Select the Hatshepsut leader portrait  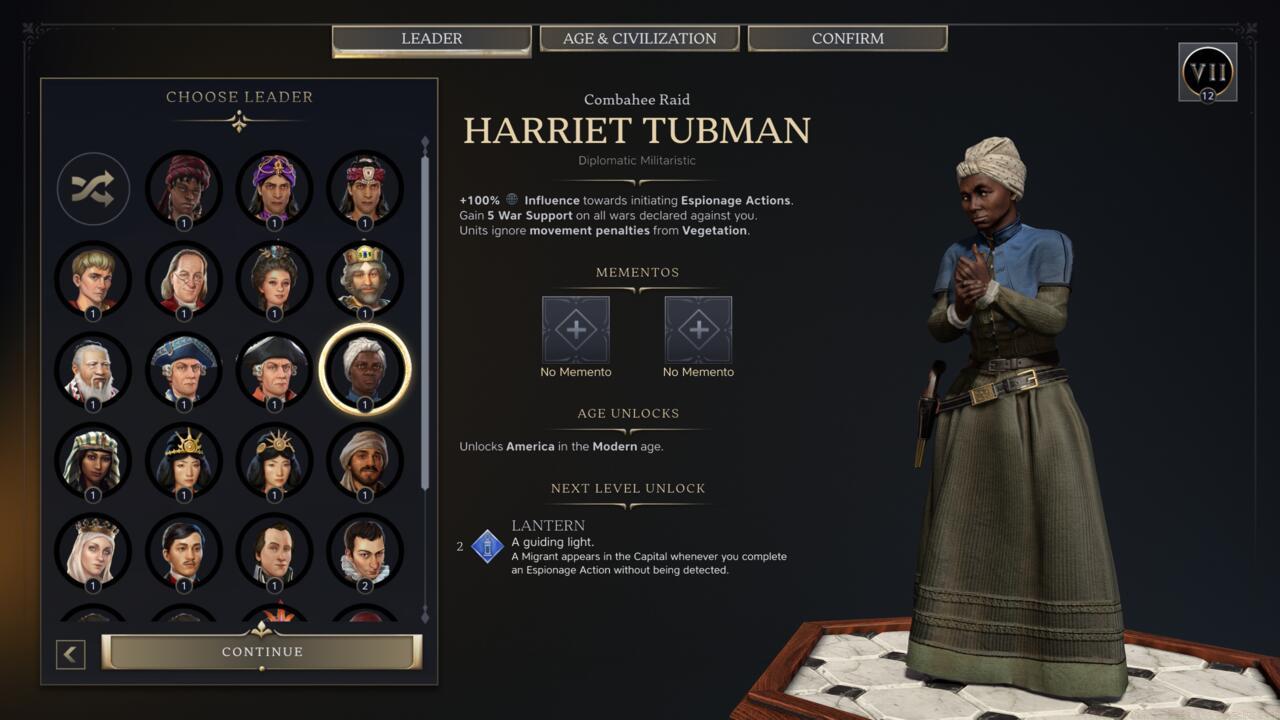(93, 459)
